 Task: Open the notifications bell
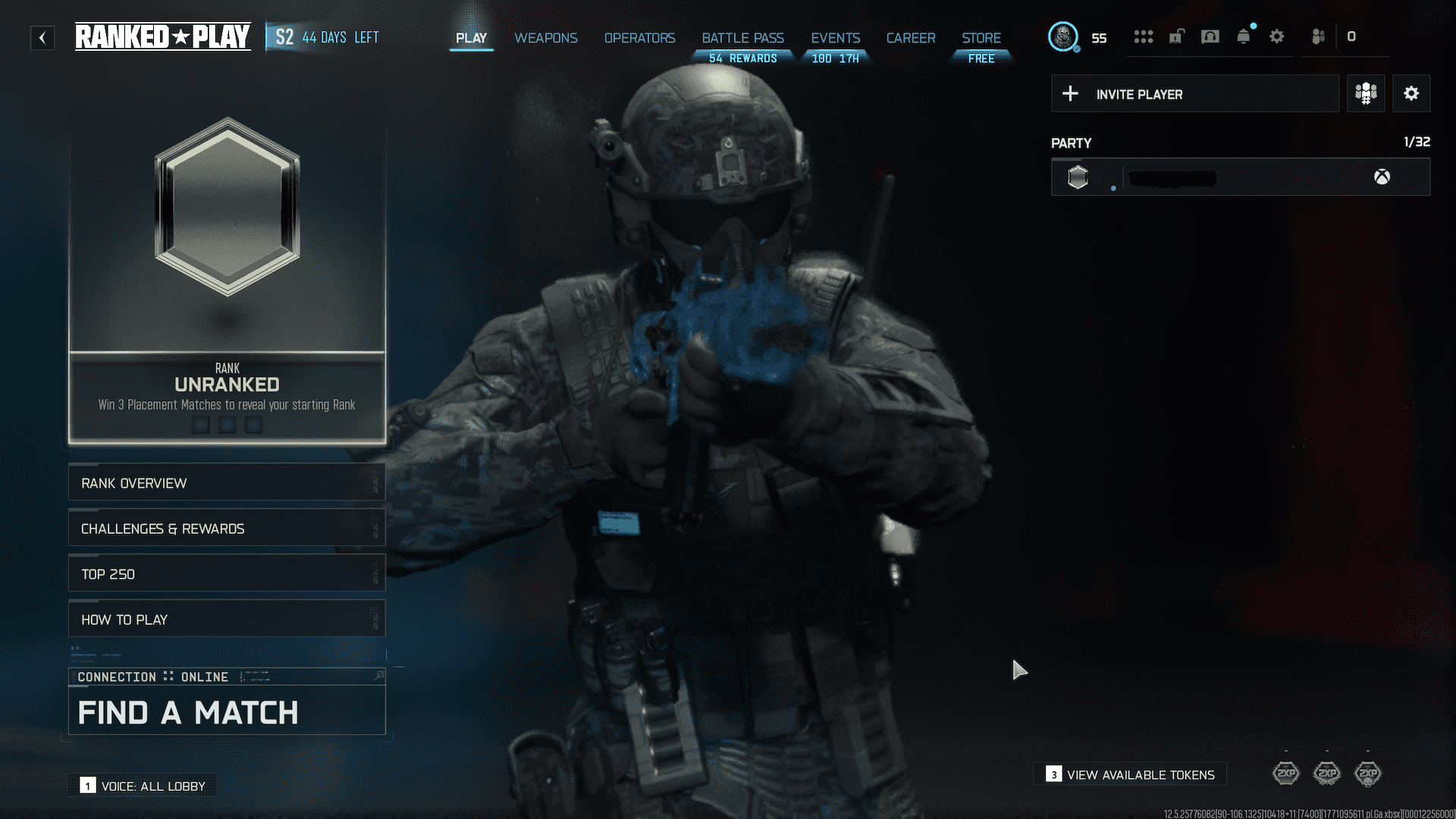(x=1243, y=36)
